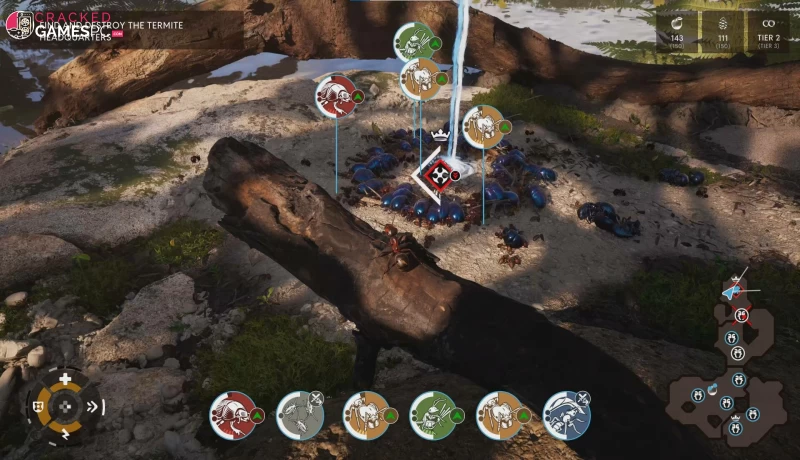Click the red group marker floating over the battlefield
800x460 pixels.
[336, 96]
